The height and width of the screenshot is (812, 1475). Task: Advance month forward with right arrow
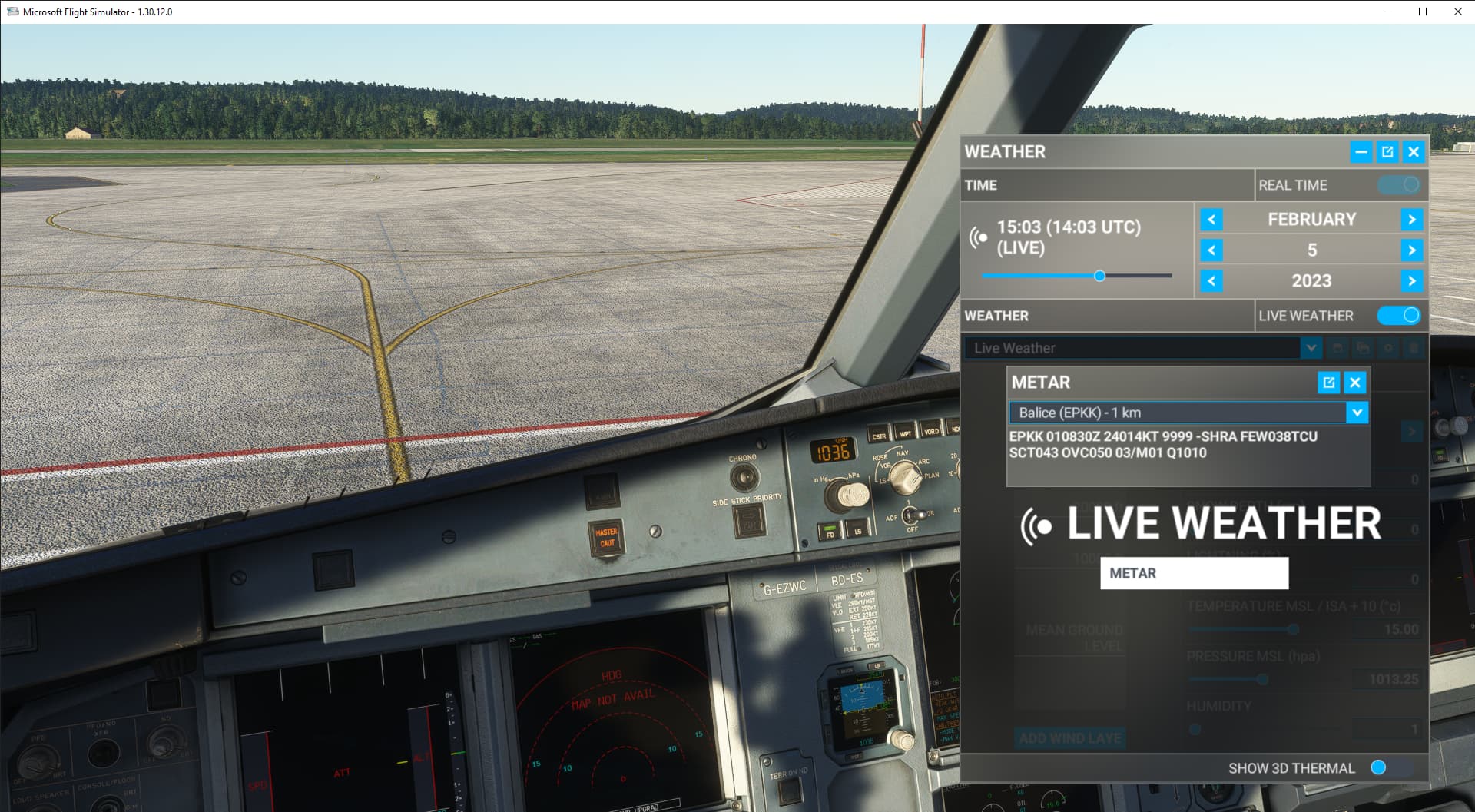tap(1412, 220)
